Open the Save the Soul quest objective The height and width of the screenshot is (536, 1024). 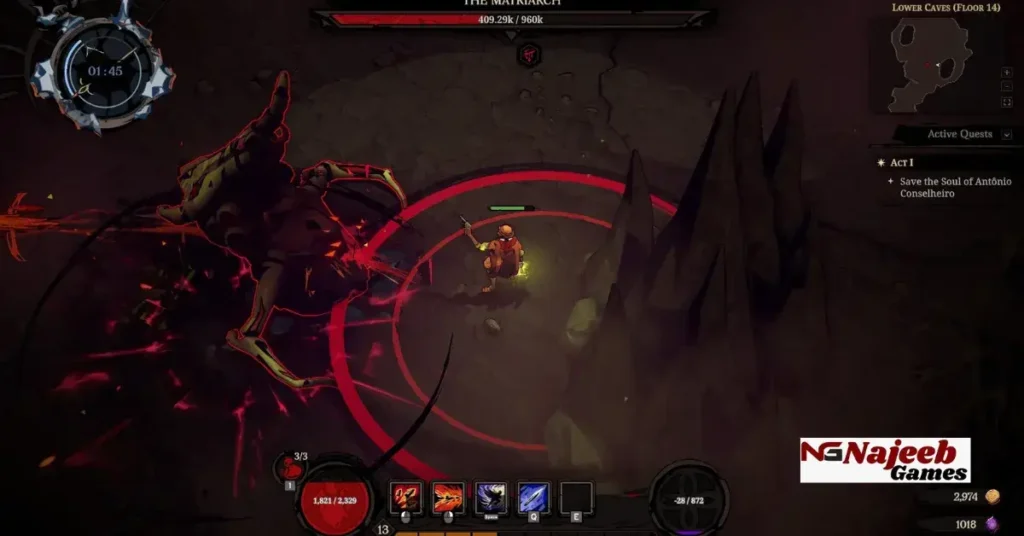pos(954,187)
